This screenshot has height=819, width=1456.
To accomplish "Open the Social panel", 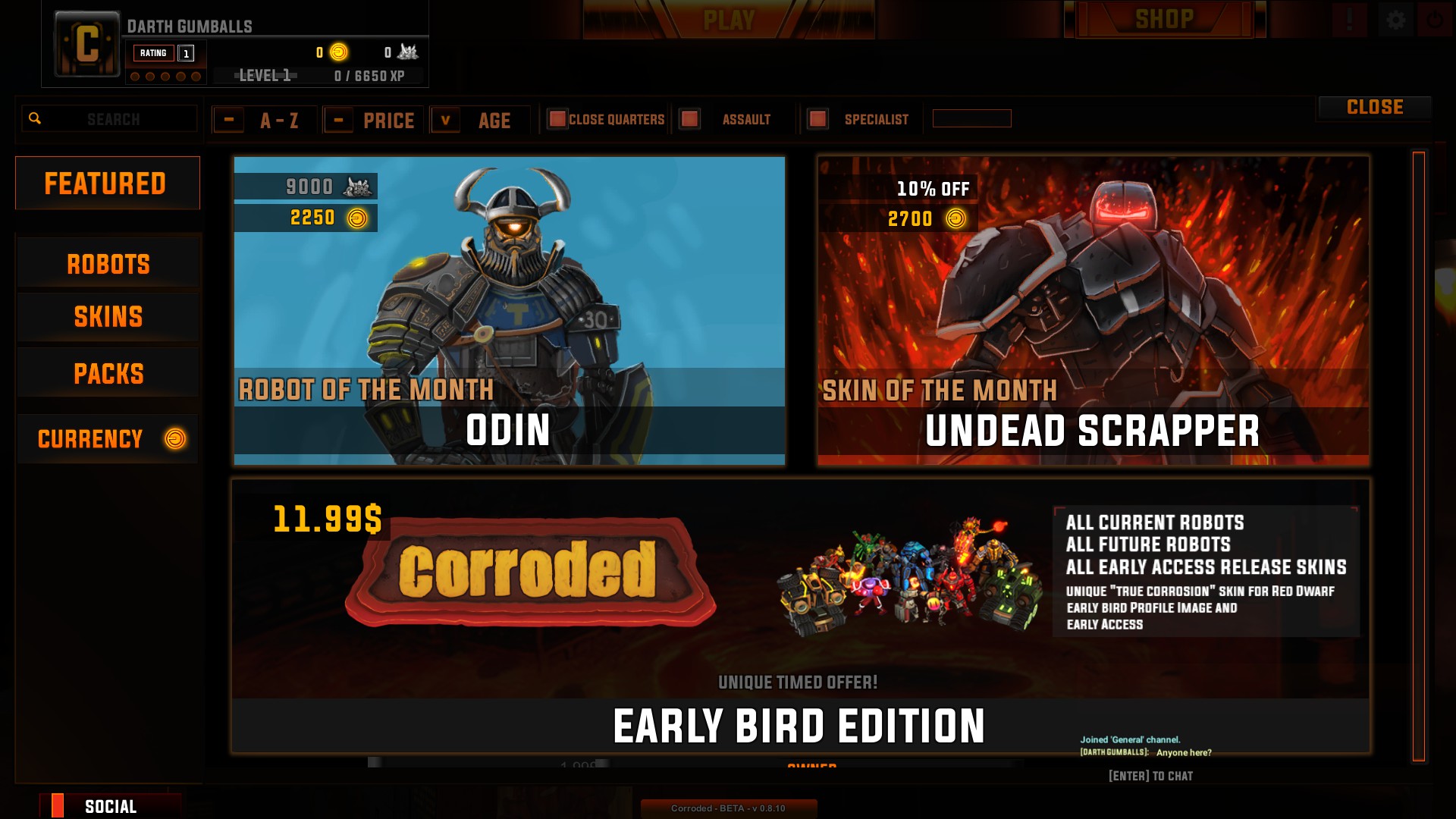I will (x=110, y=806).
